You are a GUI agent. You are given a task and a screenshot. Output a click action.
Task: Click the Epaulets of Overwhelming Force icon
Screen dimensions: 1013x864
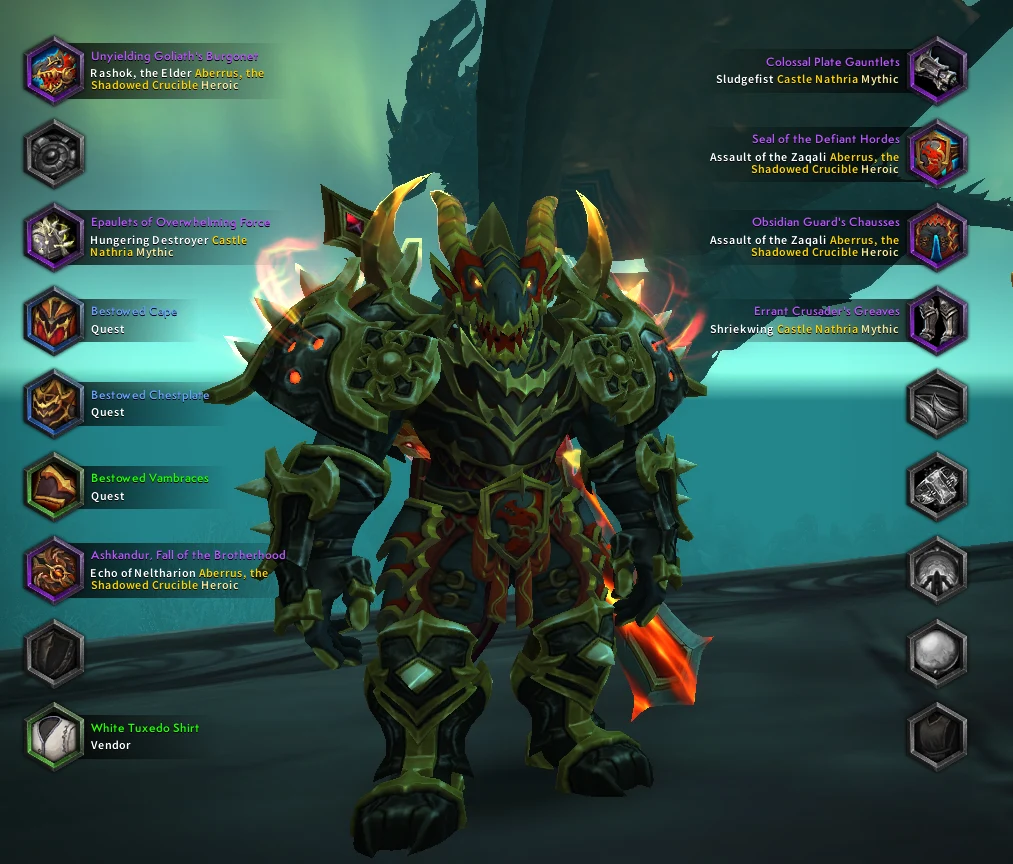[54, 236]
